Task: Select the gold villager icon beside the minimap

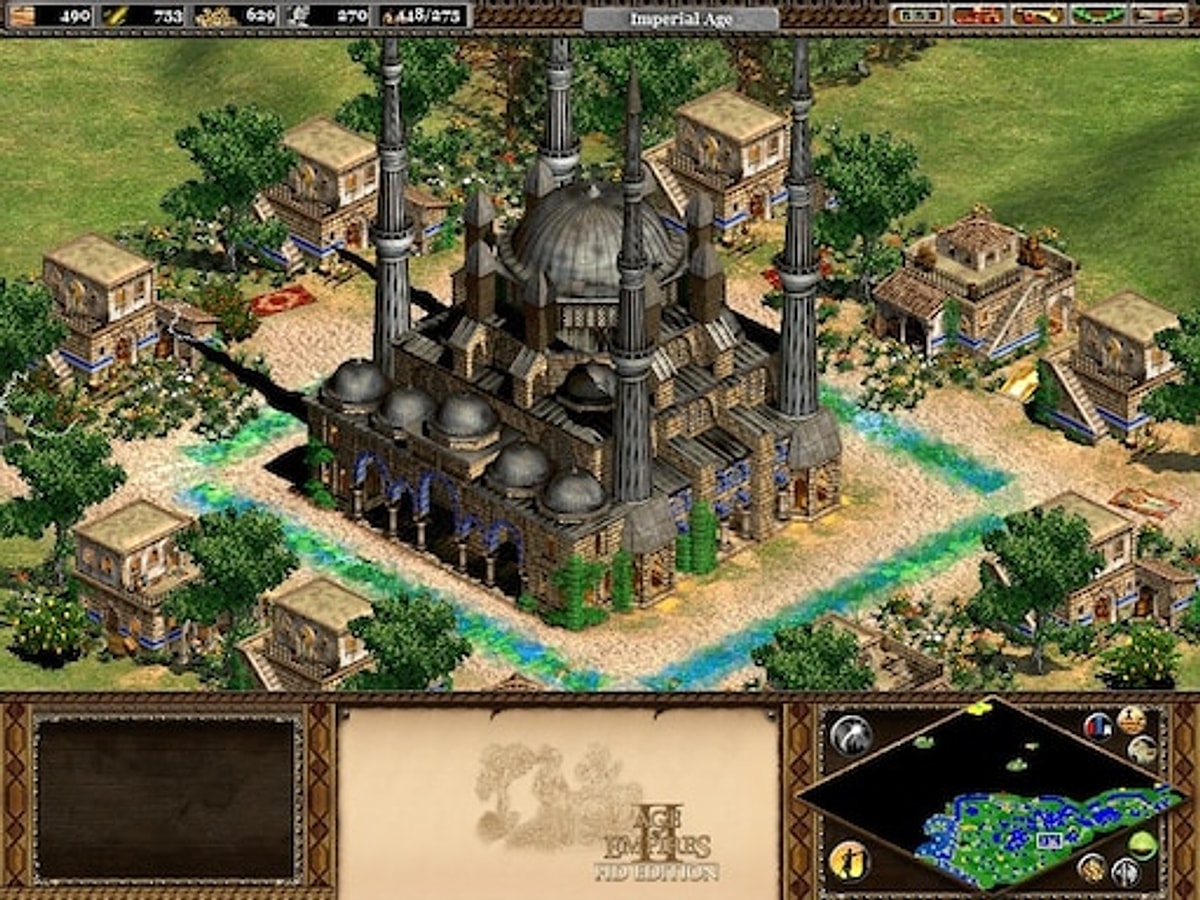Action: [849, 861]
